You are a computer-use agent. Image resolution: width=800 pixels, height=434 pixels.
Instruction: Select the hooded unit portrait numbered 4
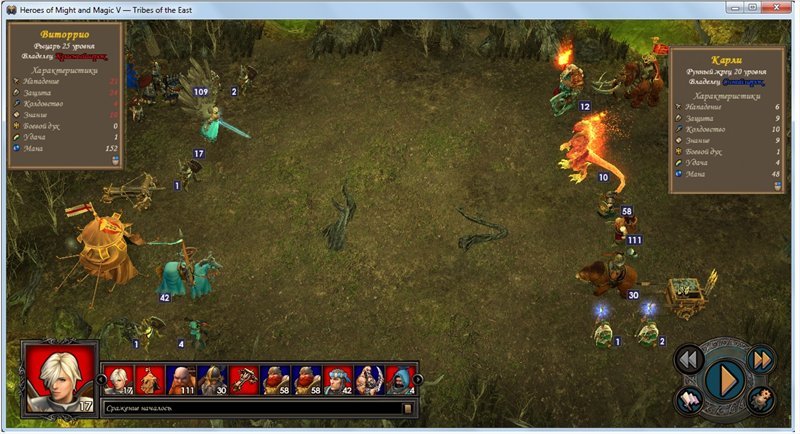click(x=400, y=379)
